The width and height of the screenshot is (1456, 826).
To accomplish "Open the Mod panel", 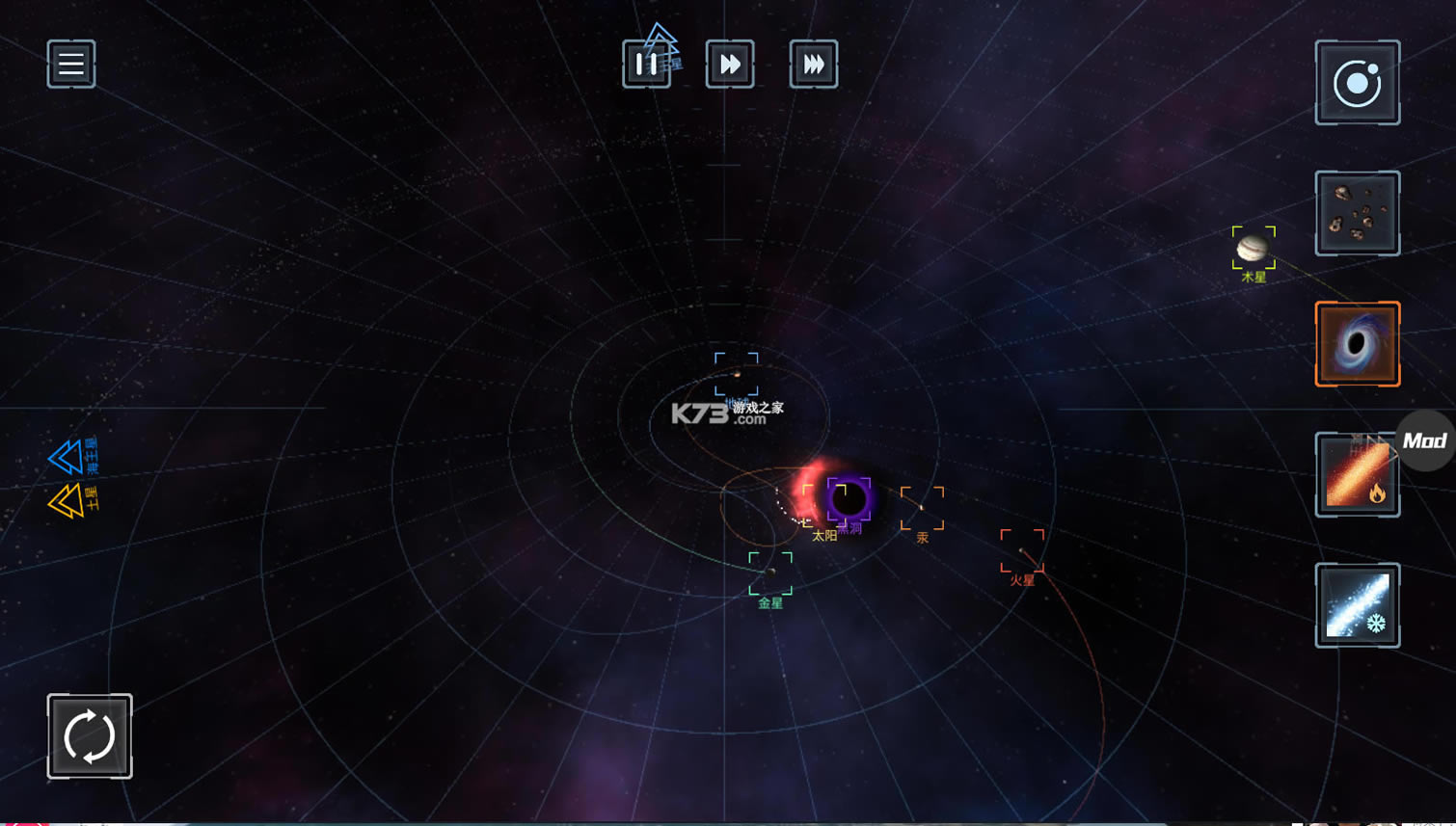I will point(1426,441).
